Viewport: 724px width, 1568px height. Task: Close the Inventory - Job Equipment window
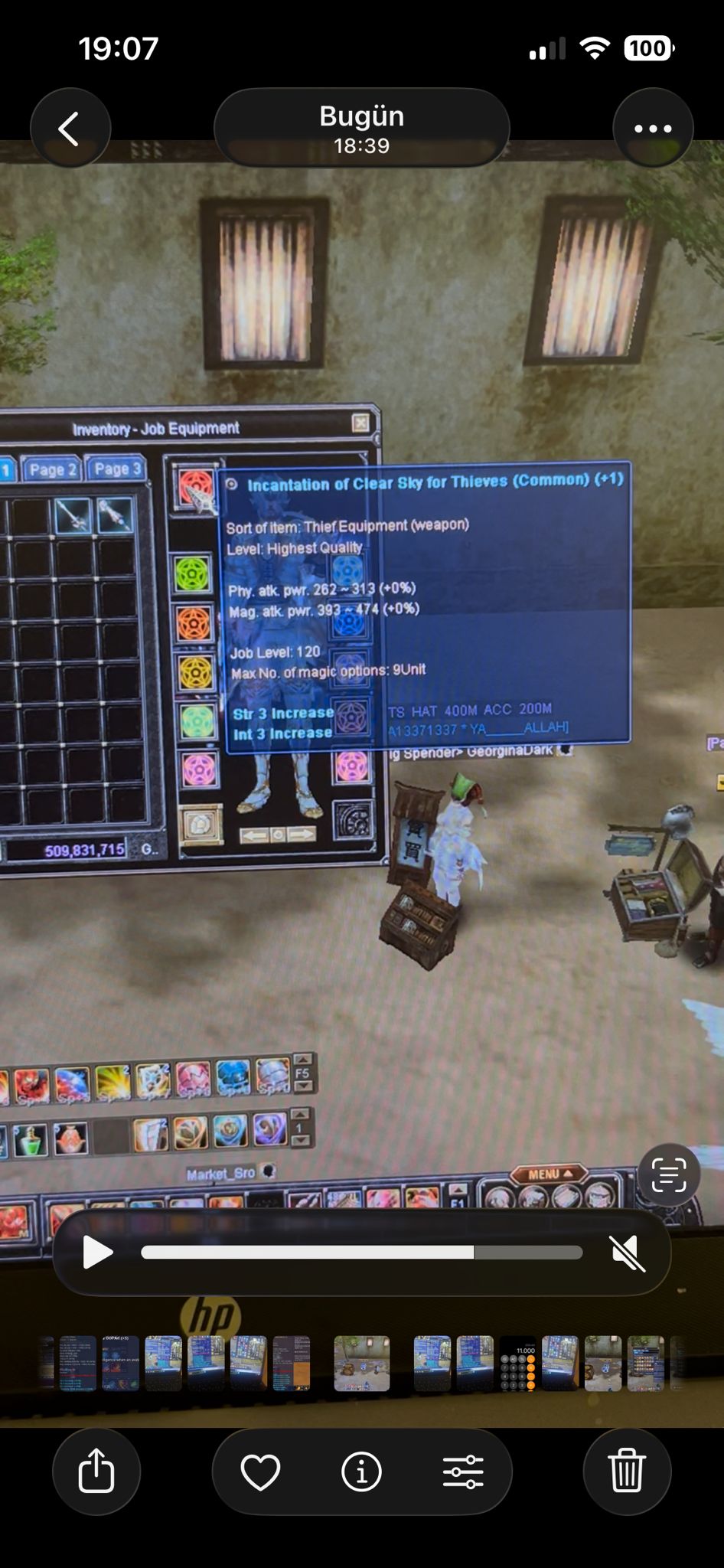[360, 423]
